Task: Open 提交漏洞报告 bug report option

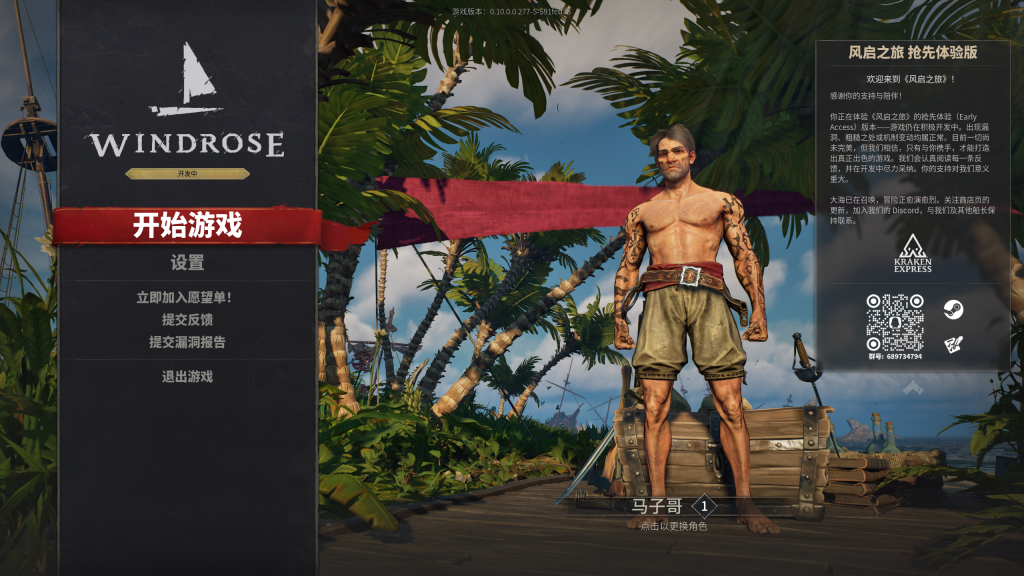Action: (187, 341)
